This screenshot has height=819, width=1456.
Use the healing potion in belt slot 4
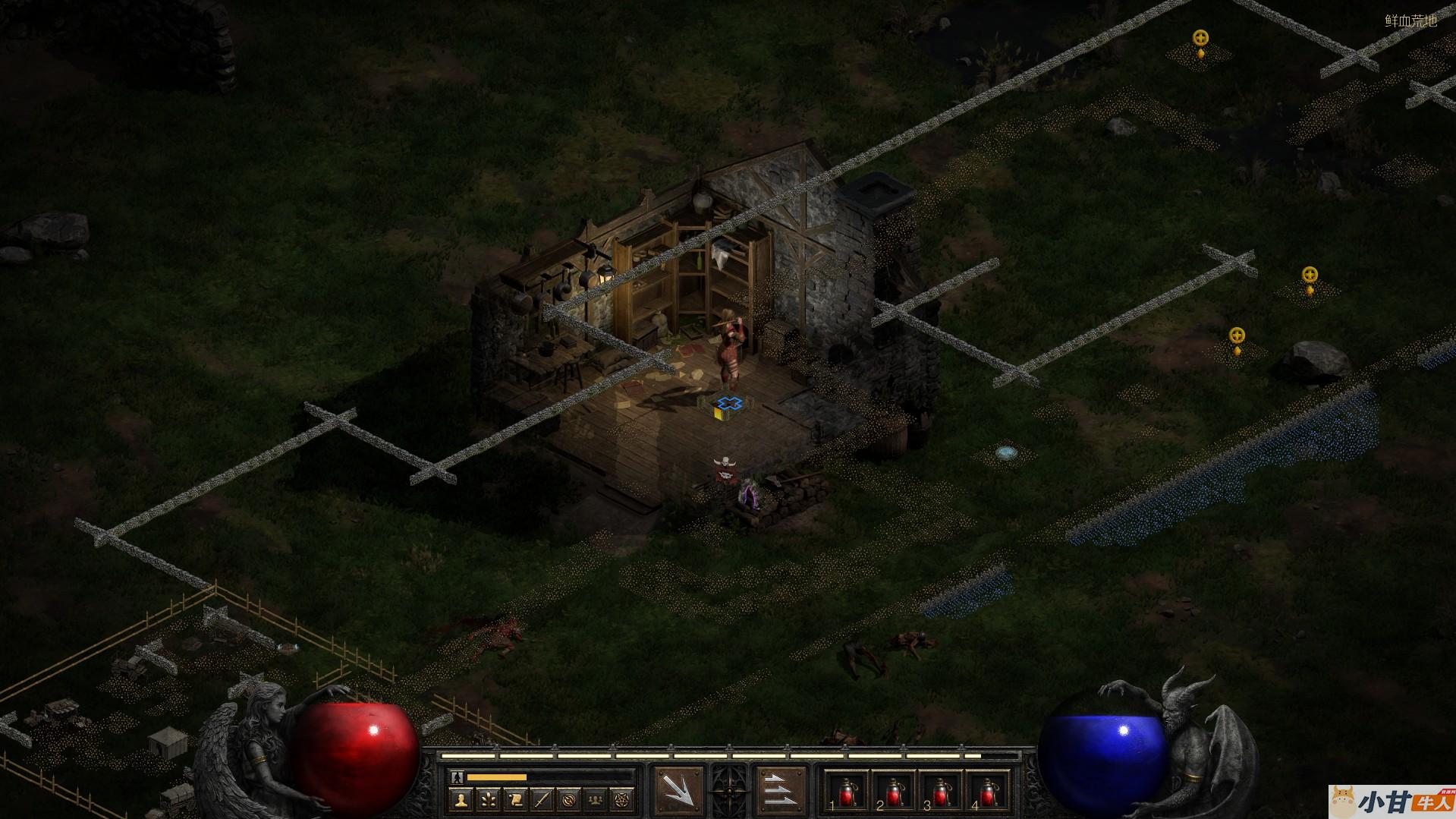(x=987, y=792)
